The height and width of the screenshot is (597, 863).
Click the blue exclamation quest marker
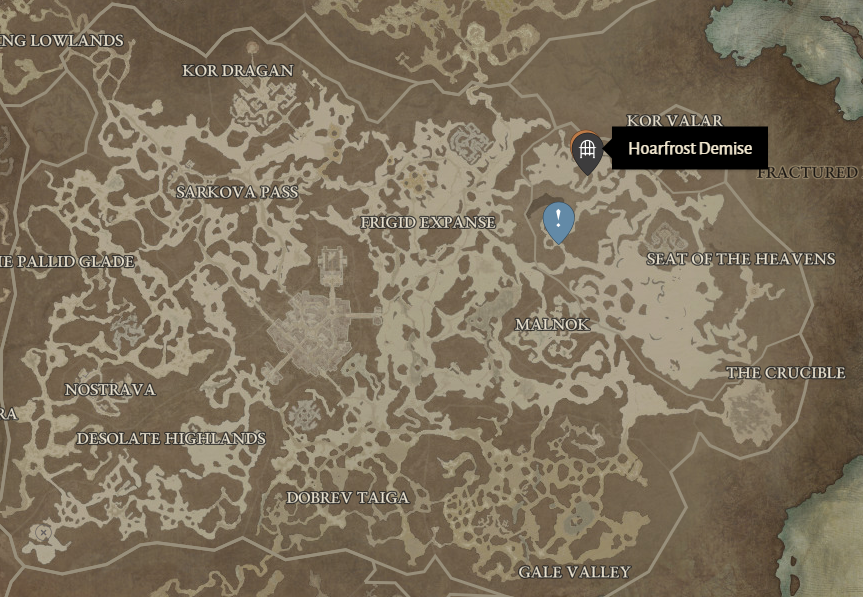[558, 220]
